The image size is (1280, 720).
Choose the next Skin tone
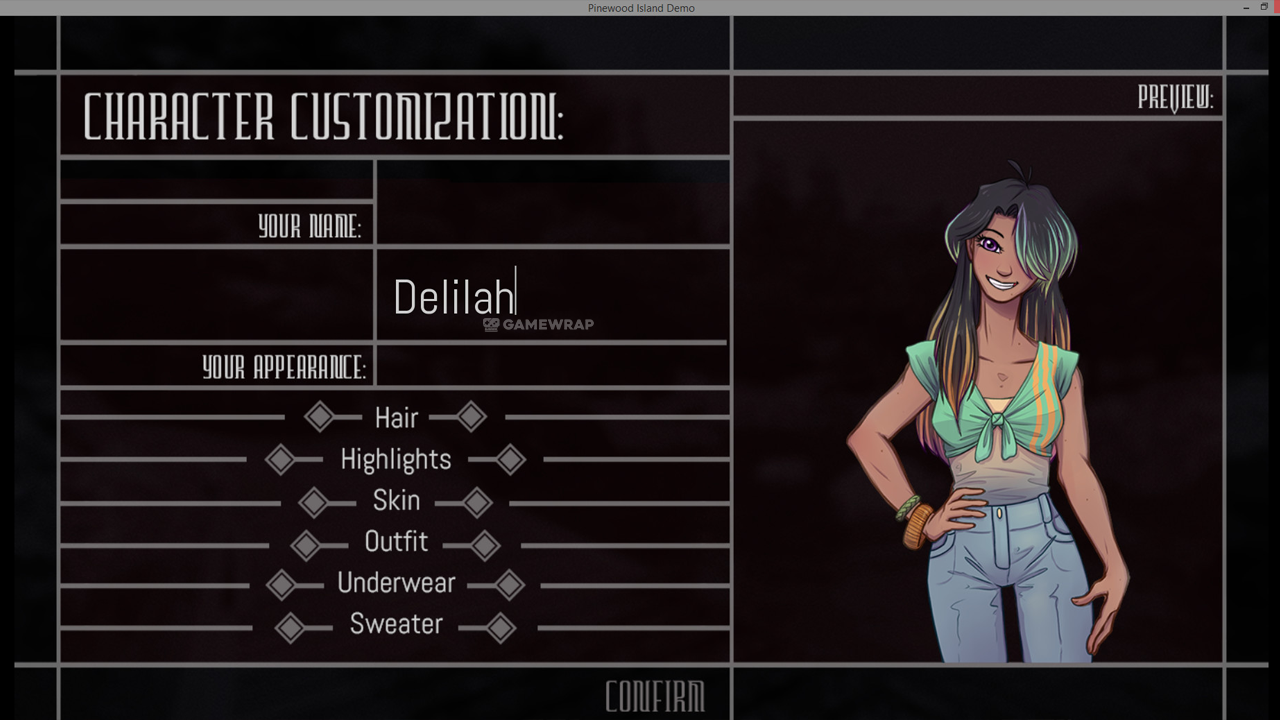477,502
